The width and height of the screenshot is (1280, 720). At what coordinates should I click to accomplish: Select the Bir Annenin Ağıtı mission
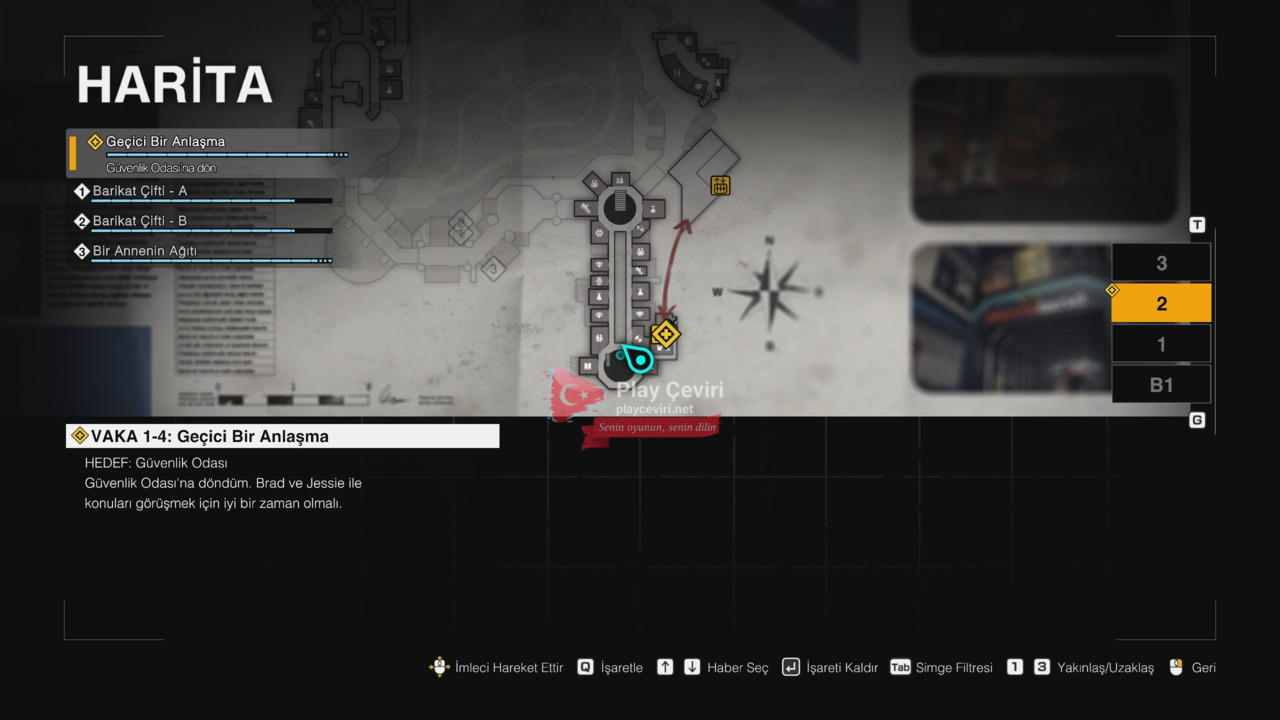[145, 251]
